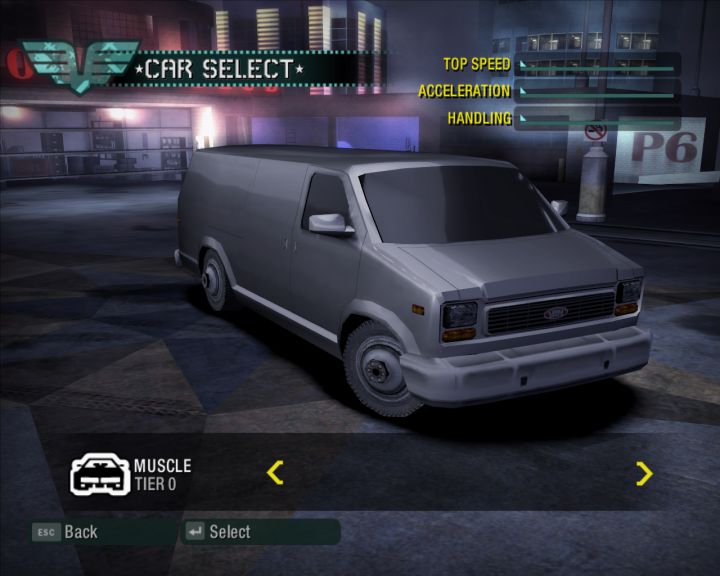Show the next car with the right arrow

644,473
